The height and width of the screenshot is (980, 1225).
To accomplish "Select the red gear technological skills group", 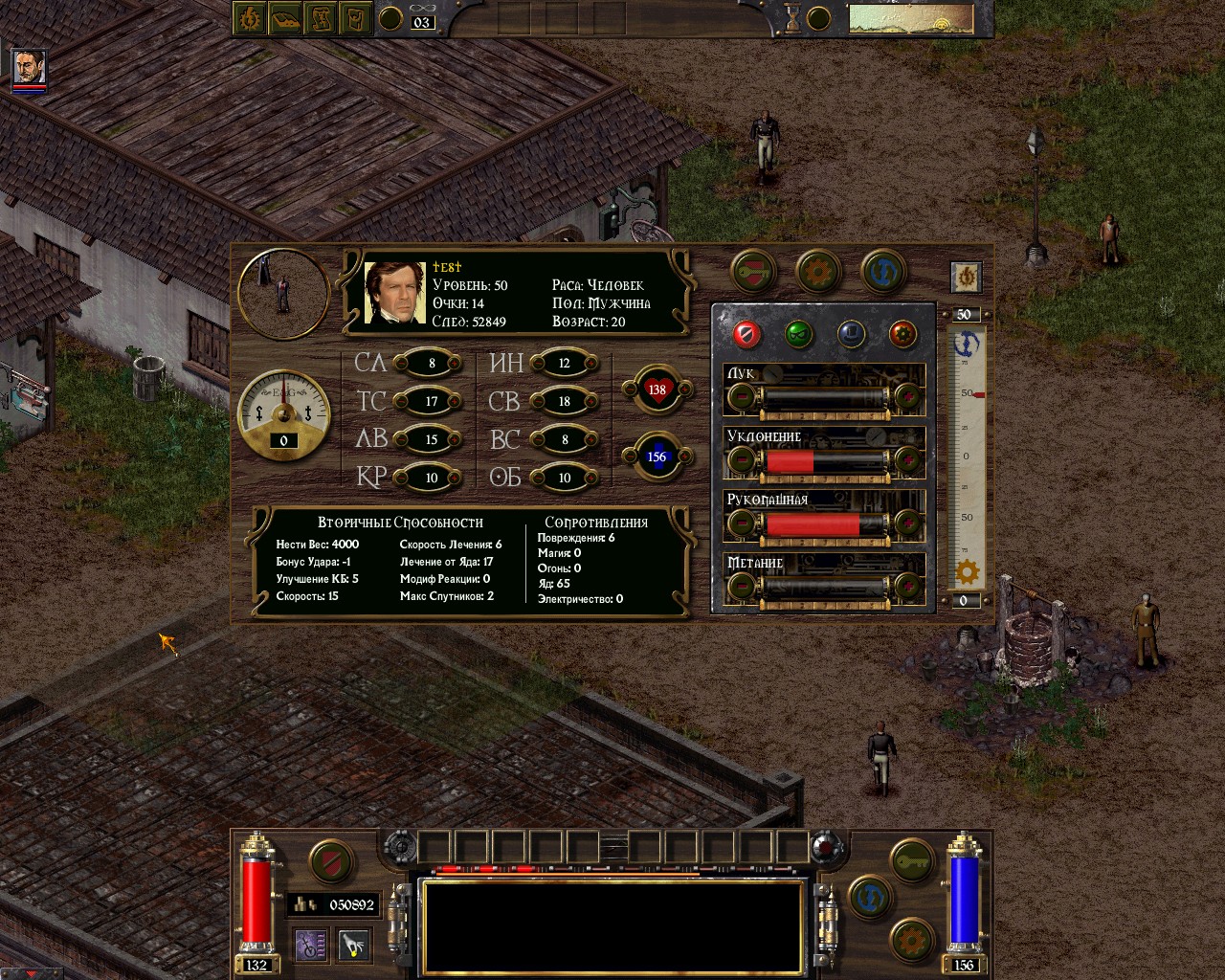I will click(x=902, y=334).
